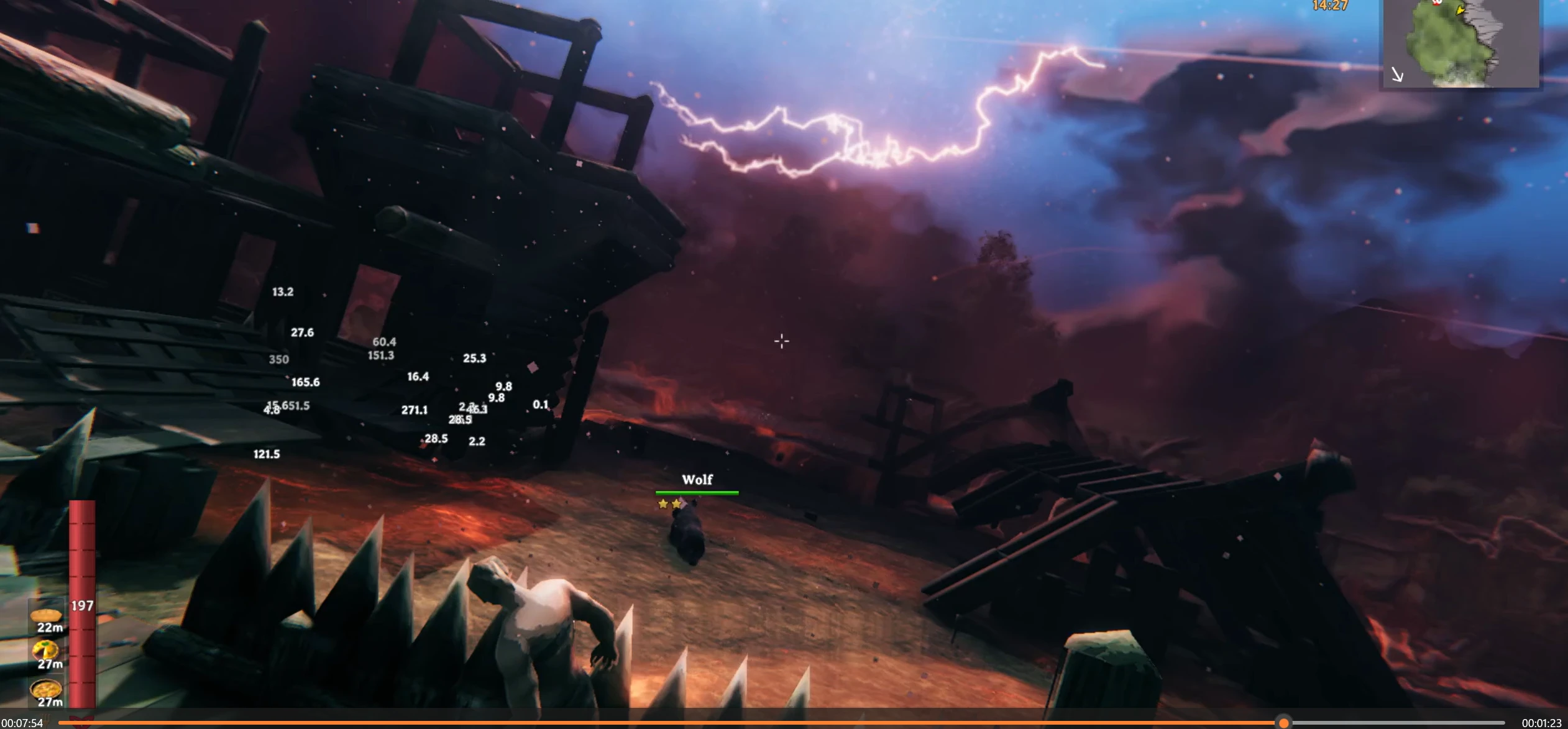Open the minimap in the corner
This screenshot has width=1568, height=729.
1460,44
